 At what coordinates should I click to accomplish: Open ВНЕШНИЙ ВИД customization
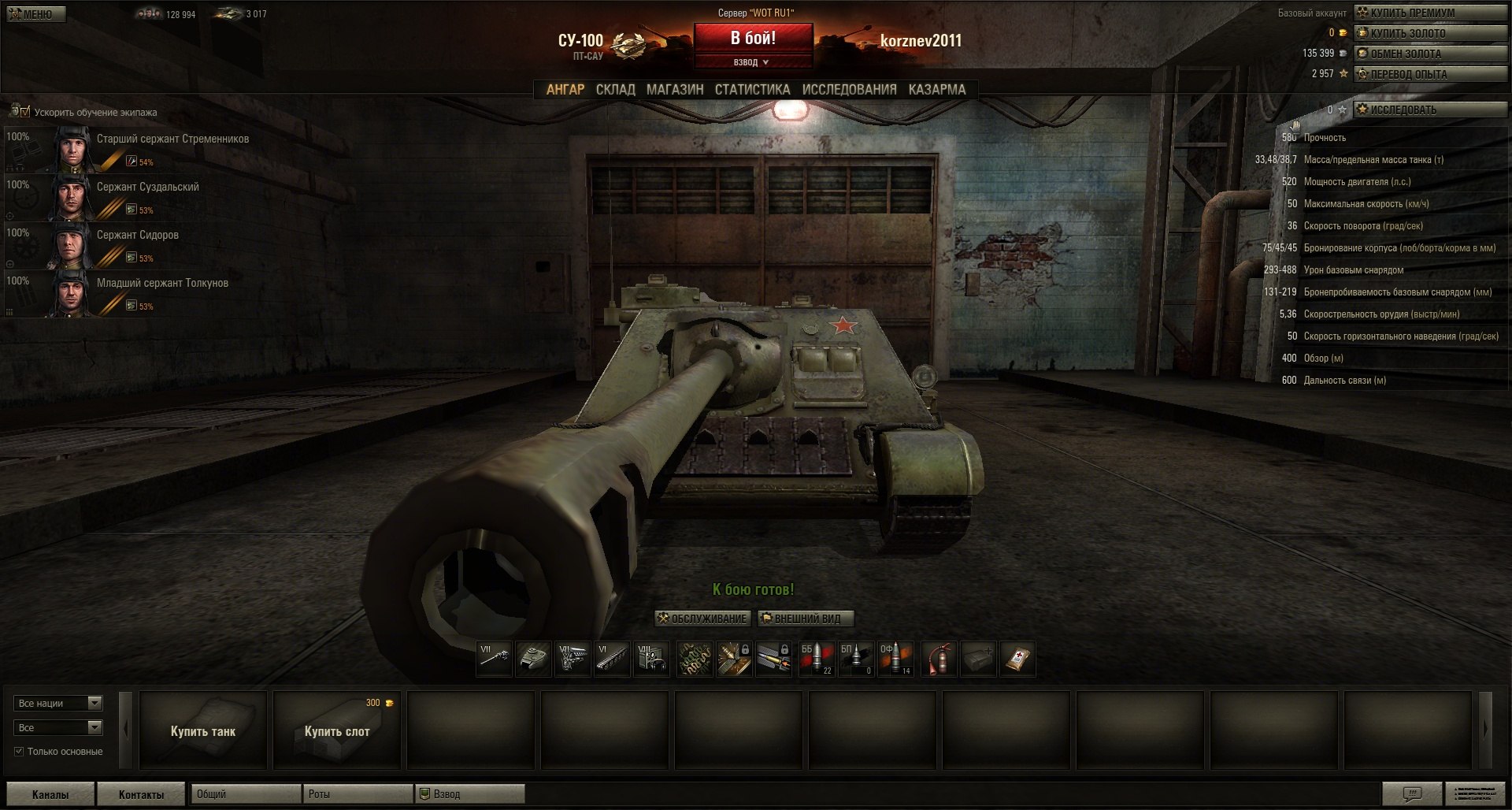pos(806,619)
